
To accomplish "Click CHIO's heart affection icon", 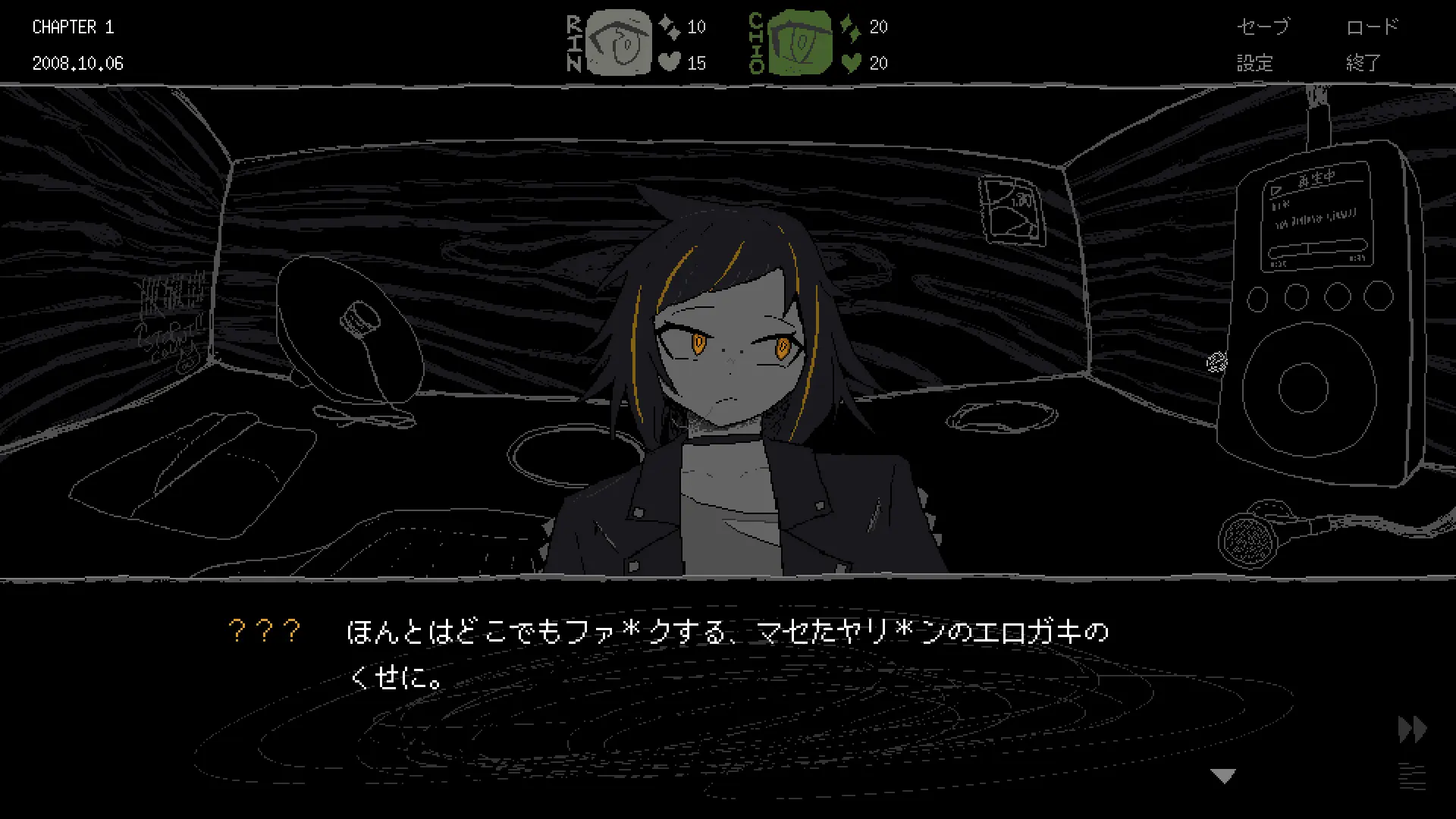I will click(852, 63).
